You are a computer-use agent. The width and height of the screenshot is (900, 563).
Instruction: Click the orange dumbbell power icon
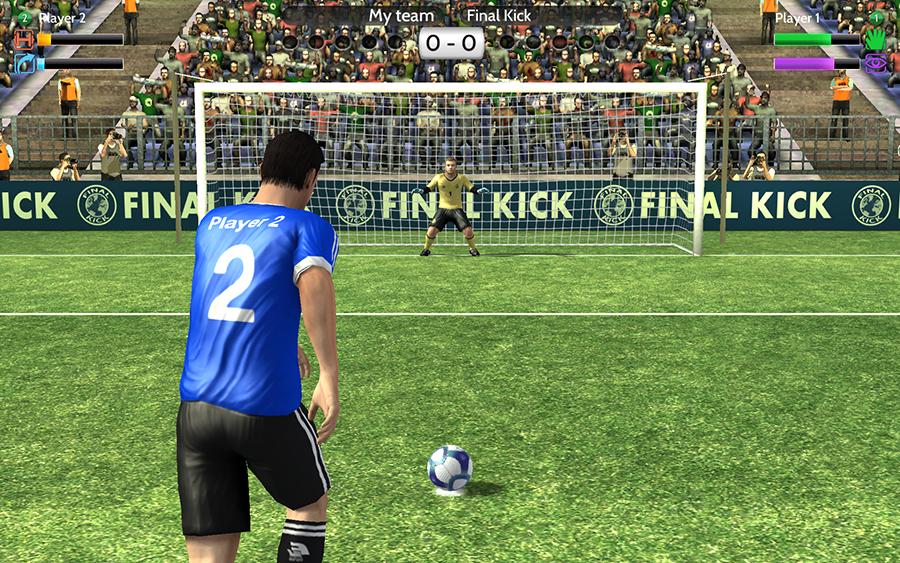(24, 40)
